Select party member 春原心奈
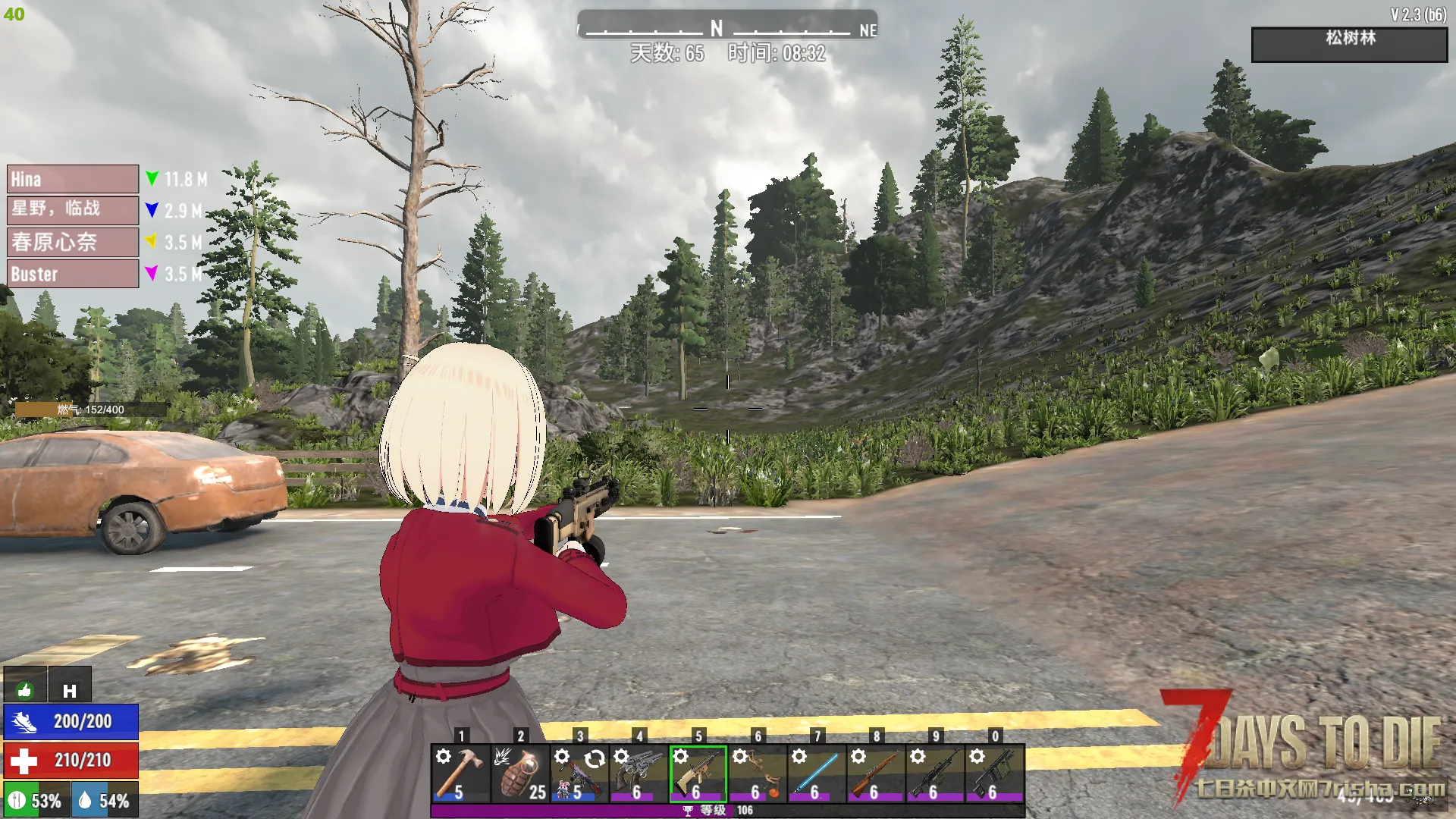This screenshot has height=819, width=1456. click(73, 242)
